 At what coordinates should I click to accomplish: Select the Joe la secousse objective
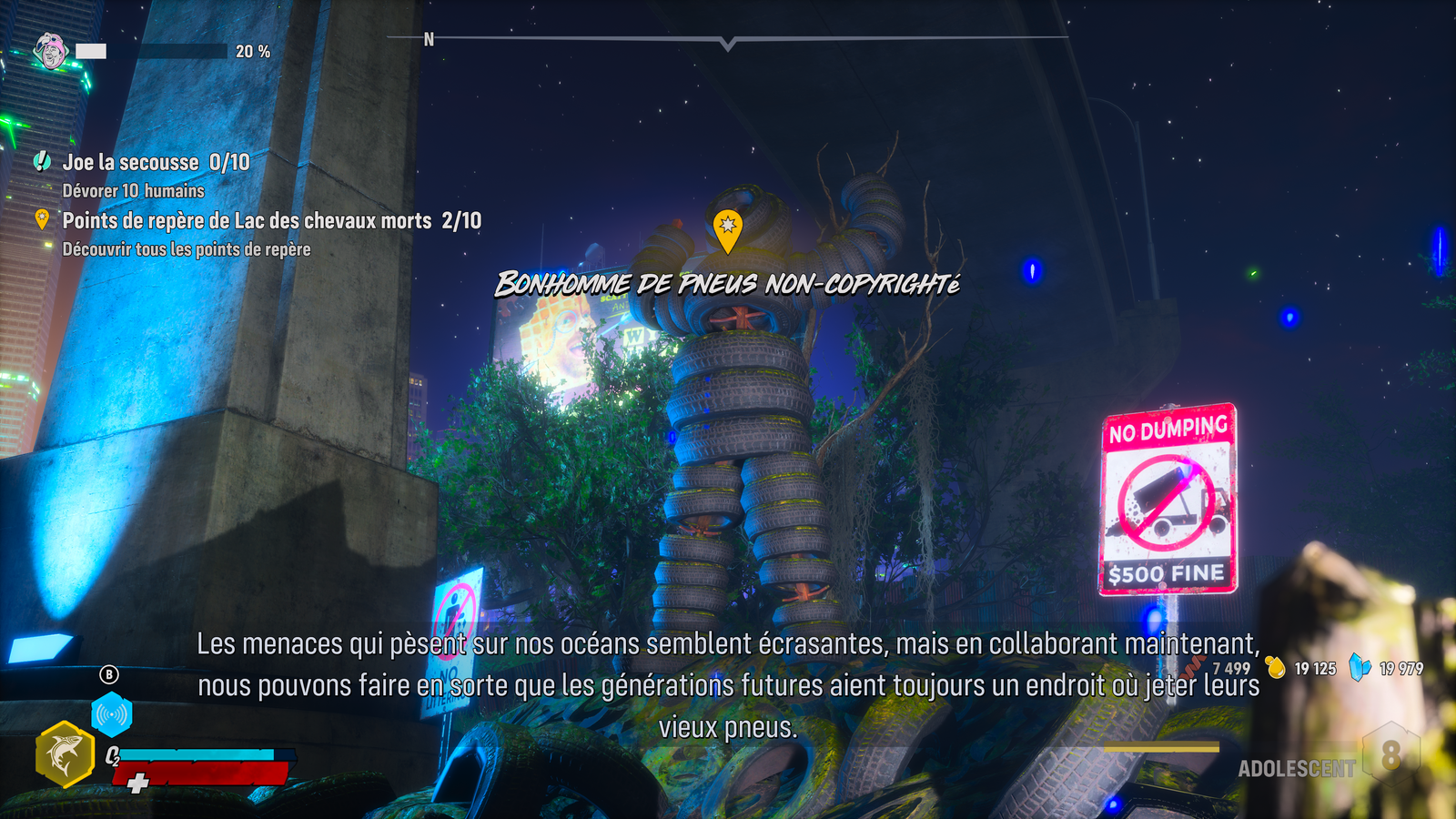pos(156,163)
